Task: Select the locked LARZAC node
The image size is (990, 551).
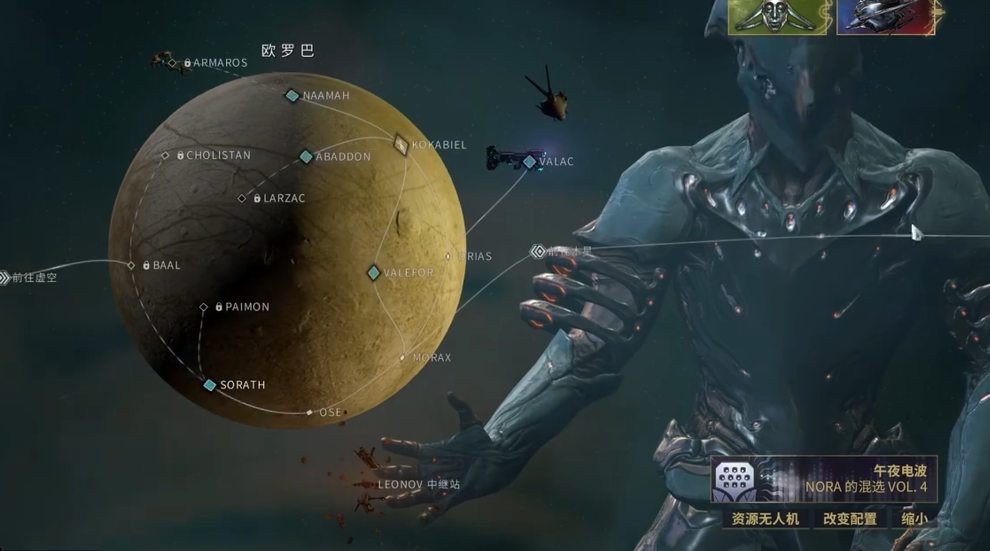Action: tap(242, 199)
